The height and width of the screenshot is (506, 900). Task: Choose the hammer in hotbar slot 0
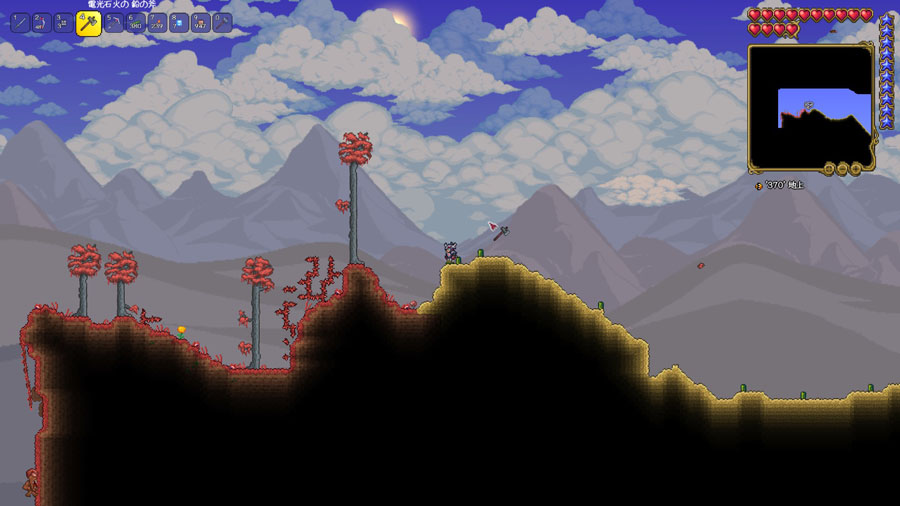coord(222,22)
